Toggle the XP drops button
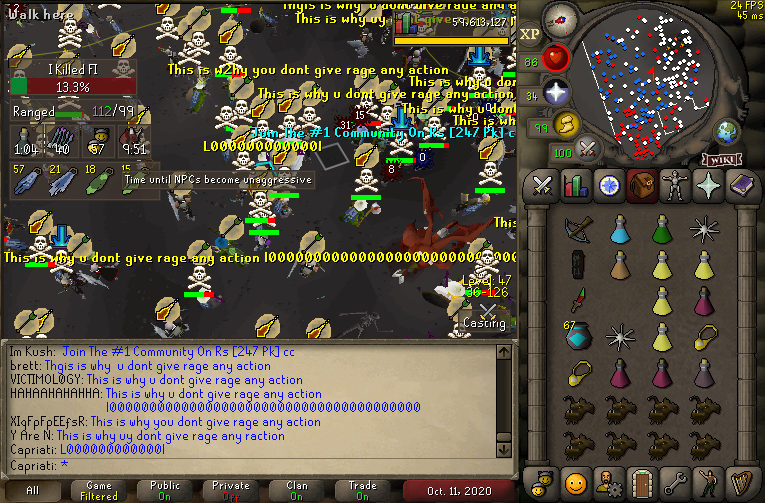The height and width of the screenshot is (503, 765). tap(531, 33)
